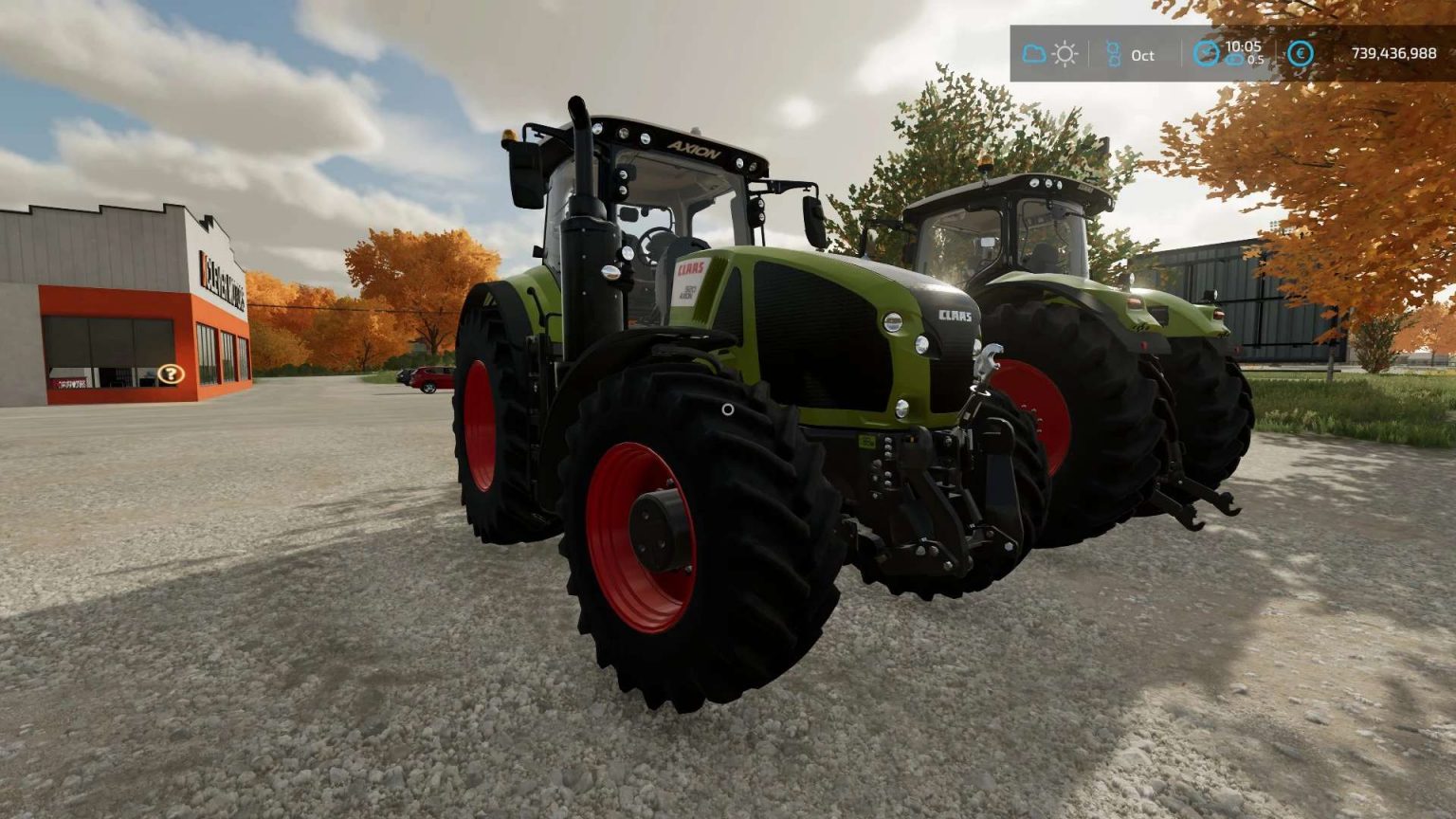Select the sun forecast icon
Viewport: 1456px width, 819px height.
pos(1065,53)
